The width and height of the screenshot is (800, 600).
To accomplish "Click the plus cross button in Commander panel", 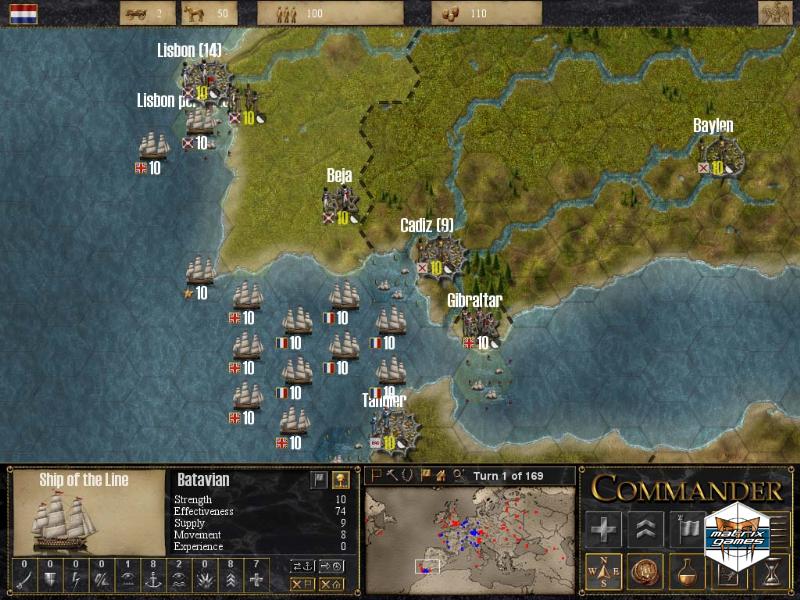I will tap(603, 529).
